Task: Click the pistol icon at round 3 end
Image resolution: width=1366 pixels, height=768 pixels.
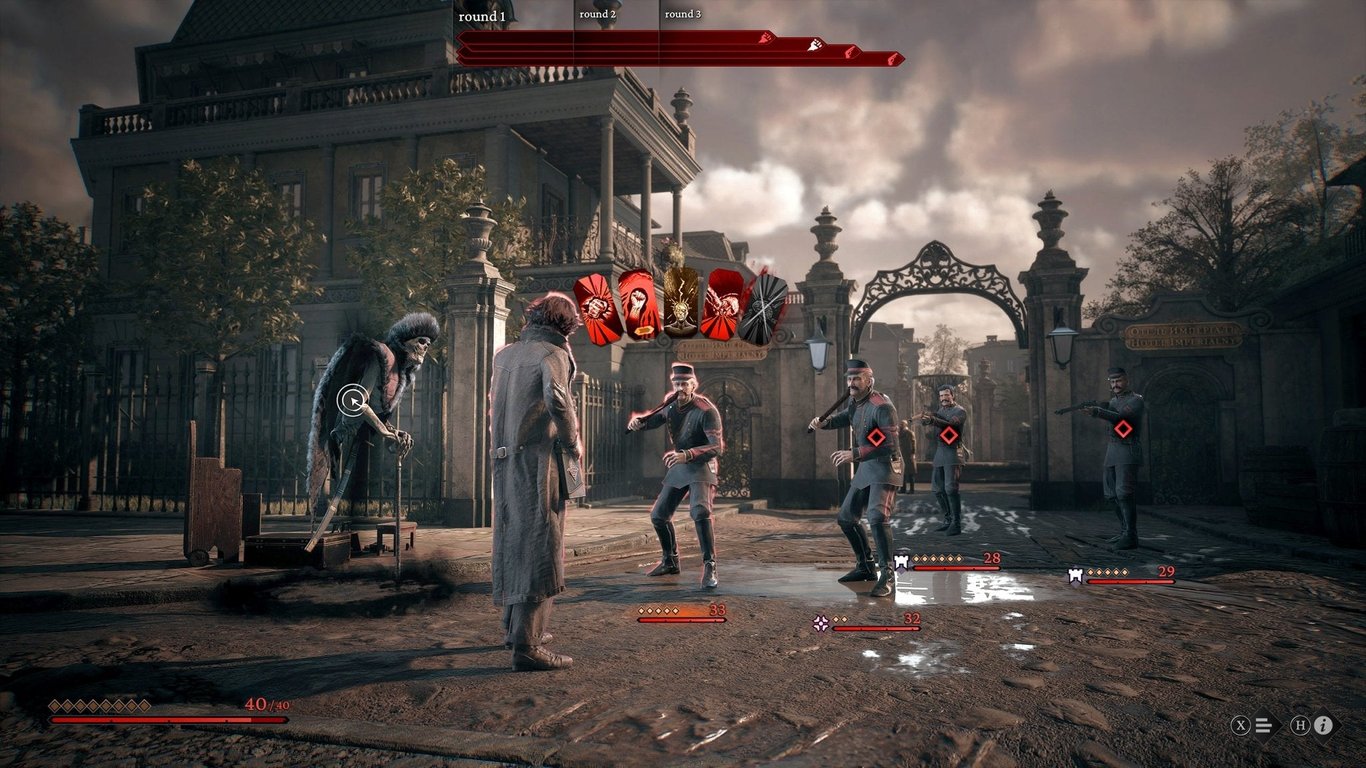Action: coord(892,57)
